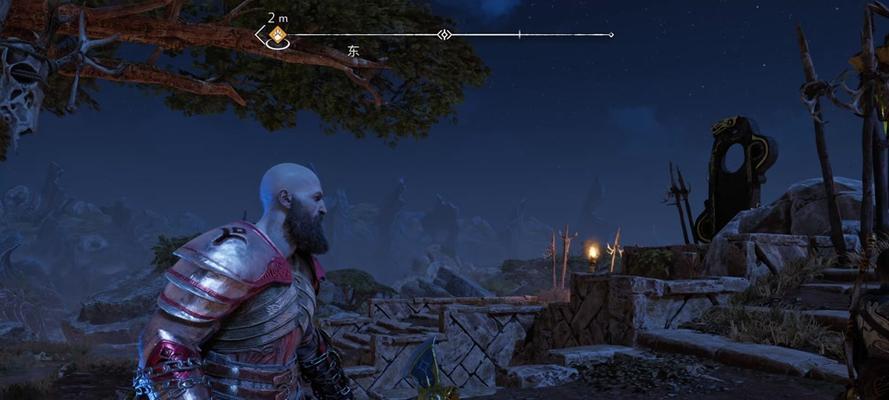The image size is (889, 400).
Task: Select the golden quest marker on the compass
Action: click(277, 35)
